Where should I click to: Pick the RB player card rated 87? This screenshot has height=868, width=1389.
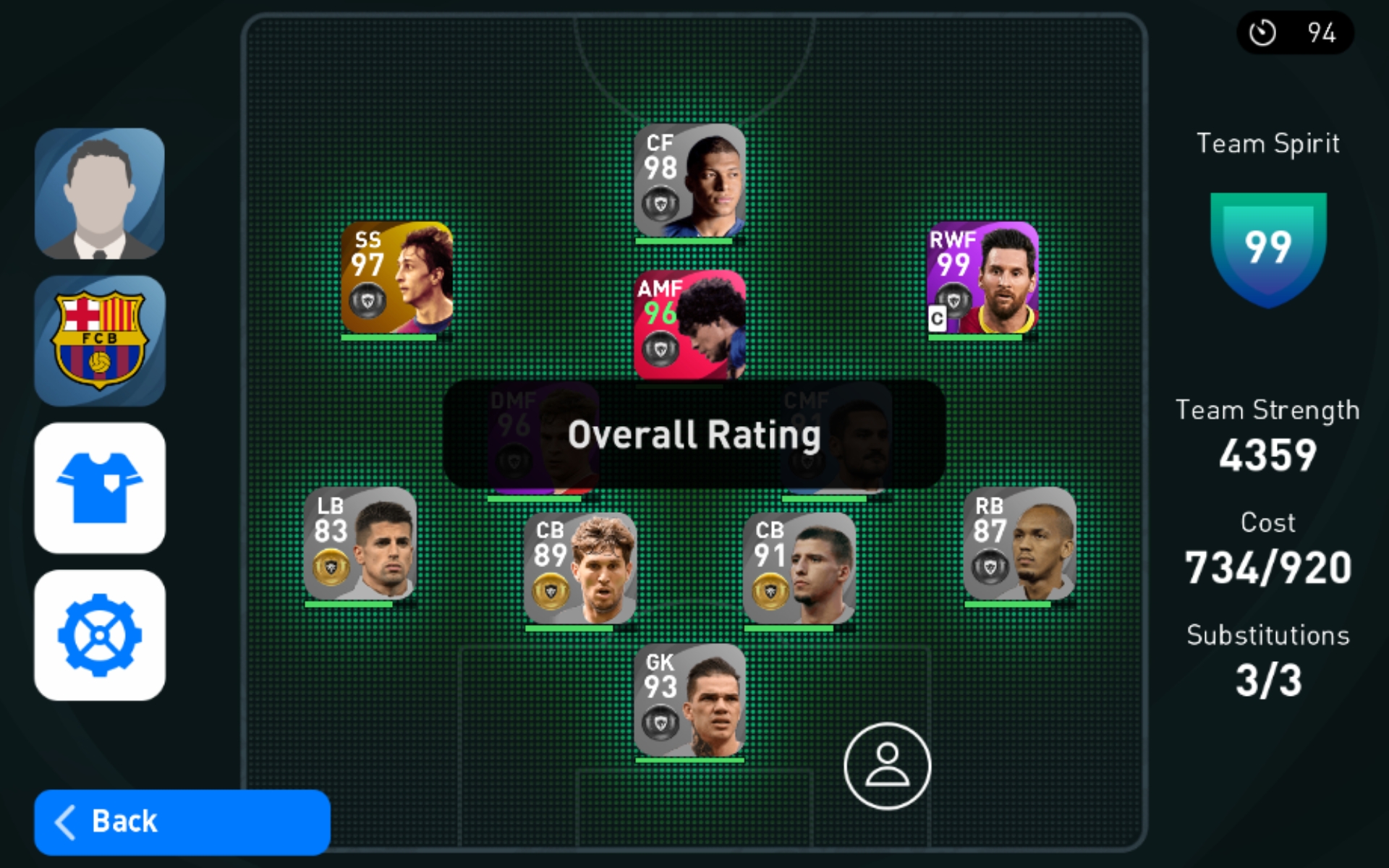(1019, 544)
